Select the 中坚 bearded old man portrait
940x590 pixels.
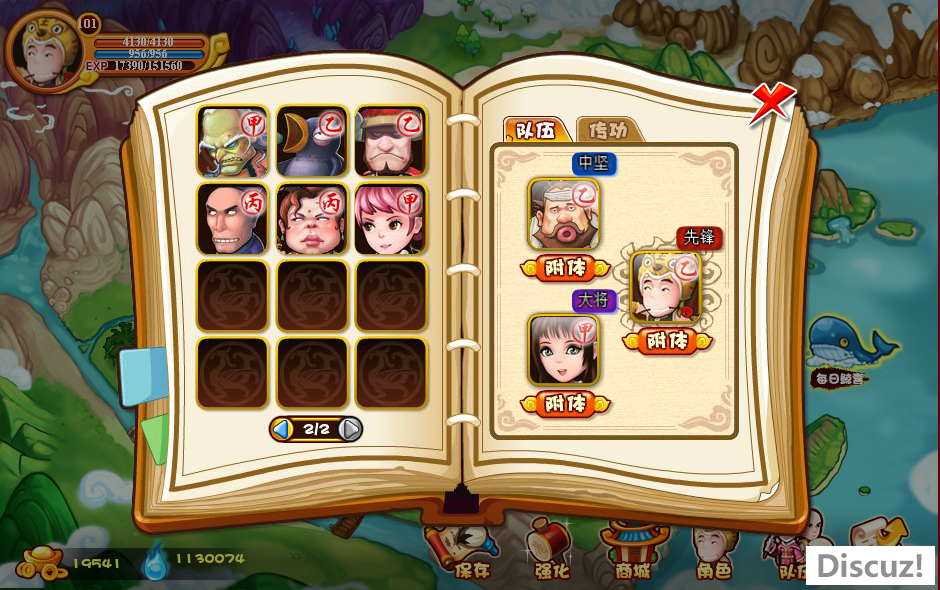pos(564,213)
